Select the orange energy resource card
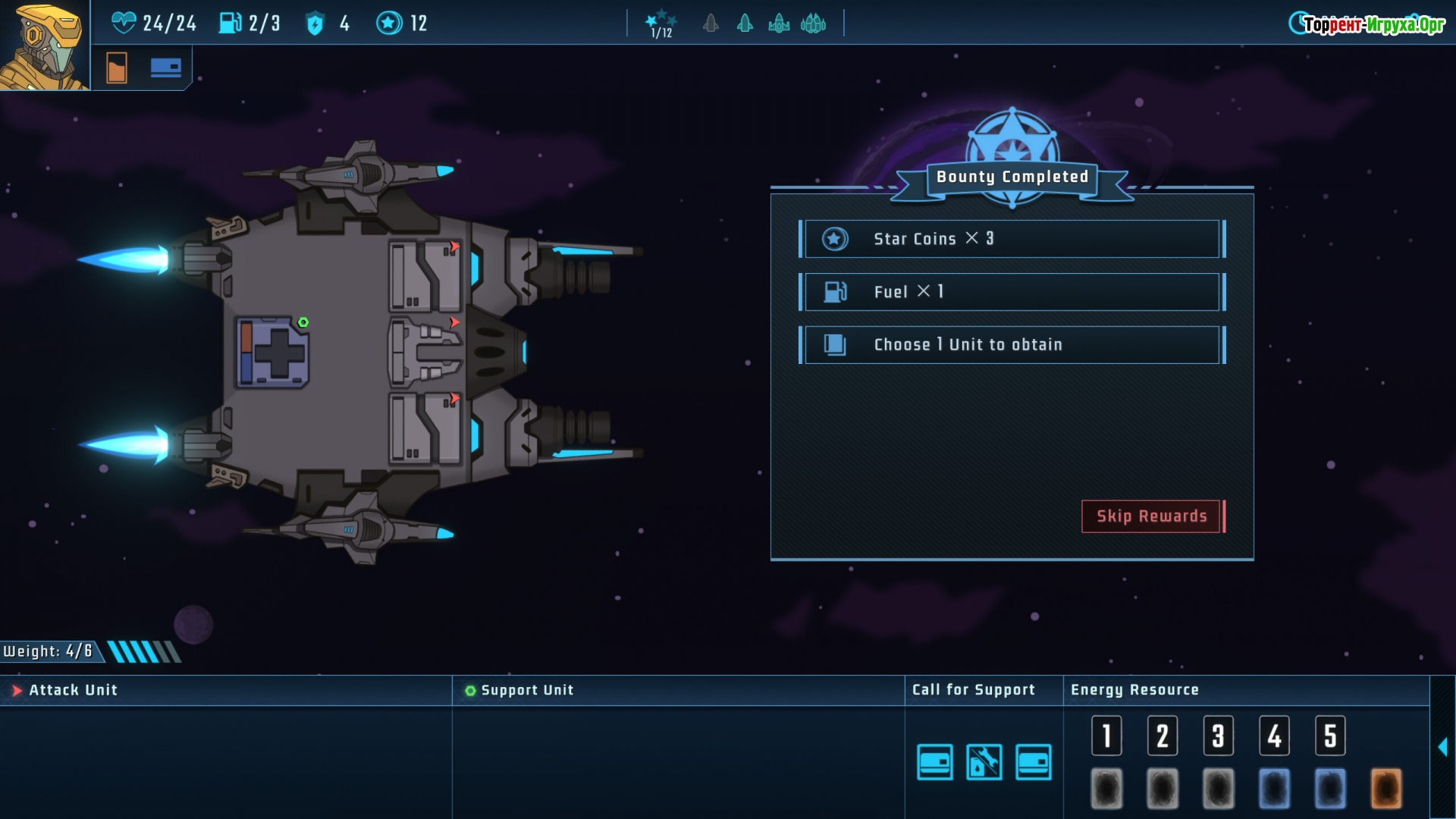 (1385, 789)
